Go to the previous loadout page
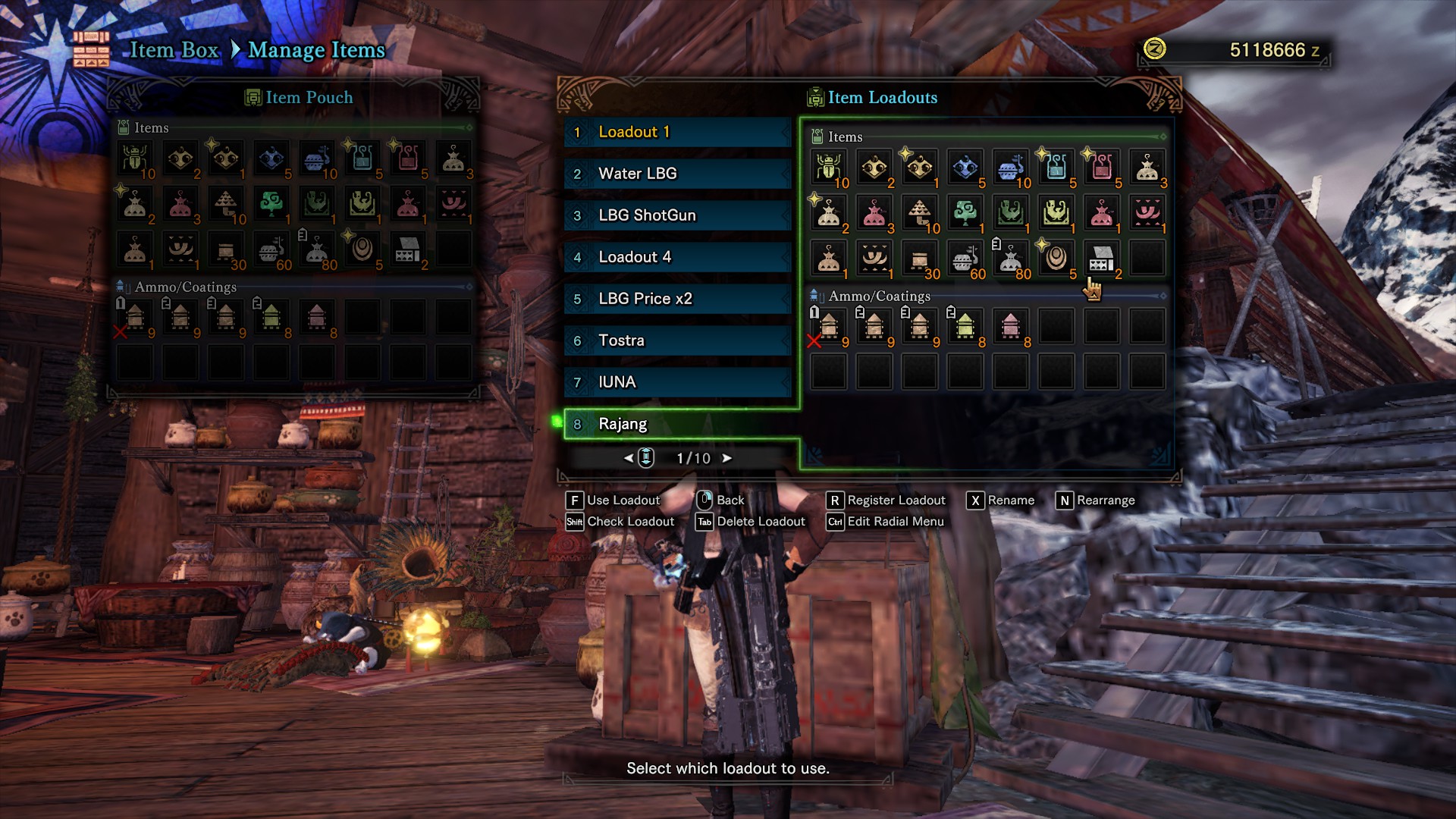This screenshot has height=819, width=1456. coord(628,458)
